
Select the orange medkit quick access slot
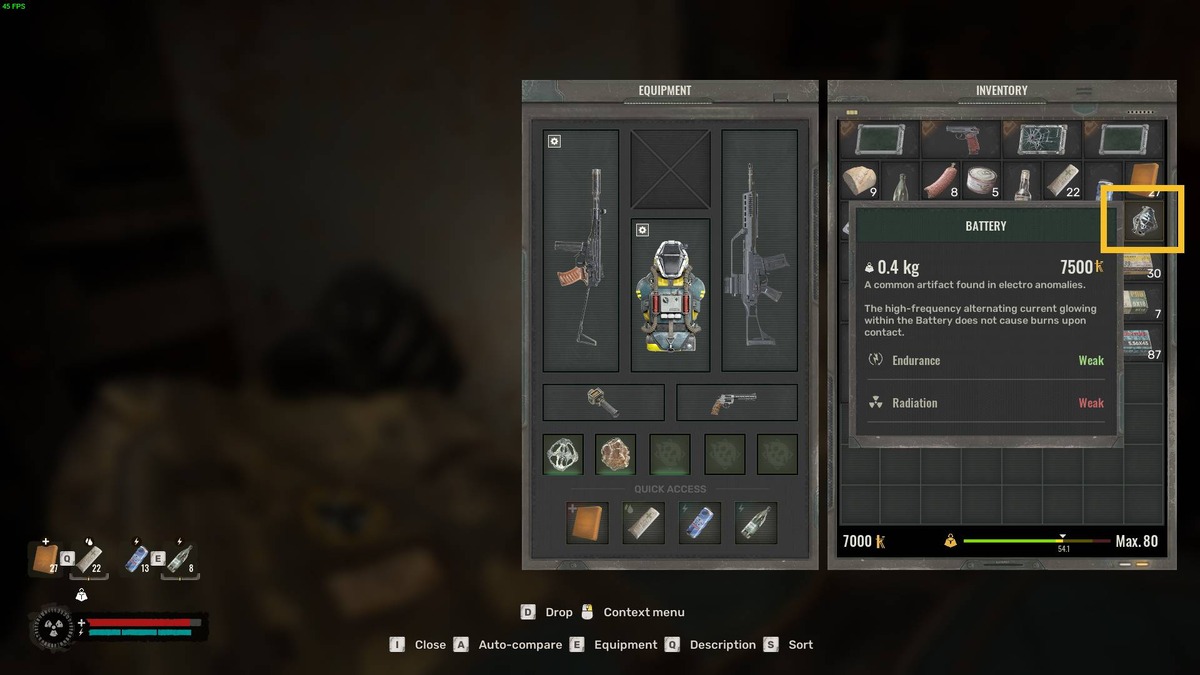[587, 522]
